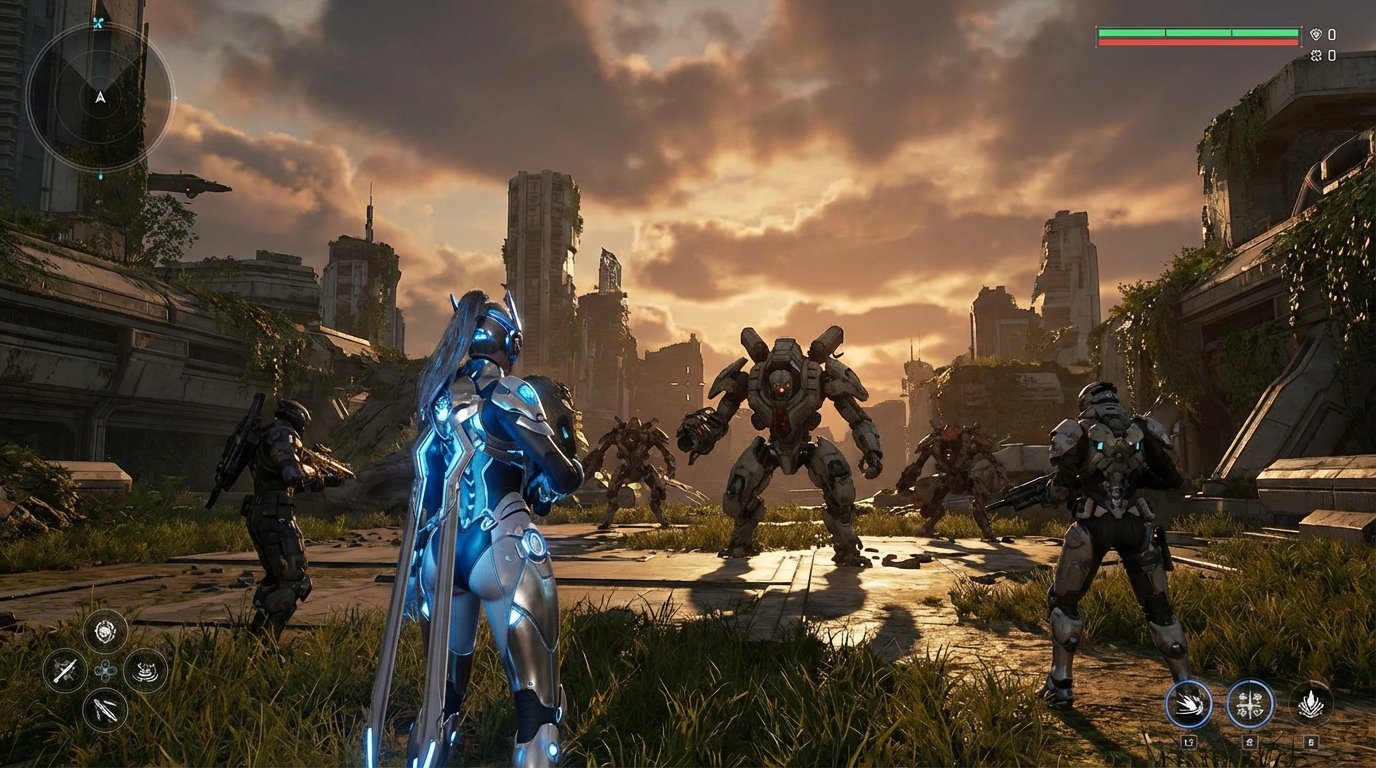This screenshot has height=768, width=1376.
Task: Click the 8 keybind label
Action: [x=1250, y=741]
